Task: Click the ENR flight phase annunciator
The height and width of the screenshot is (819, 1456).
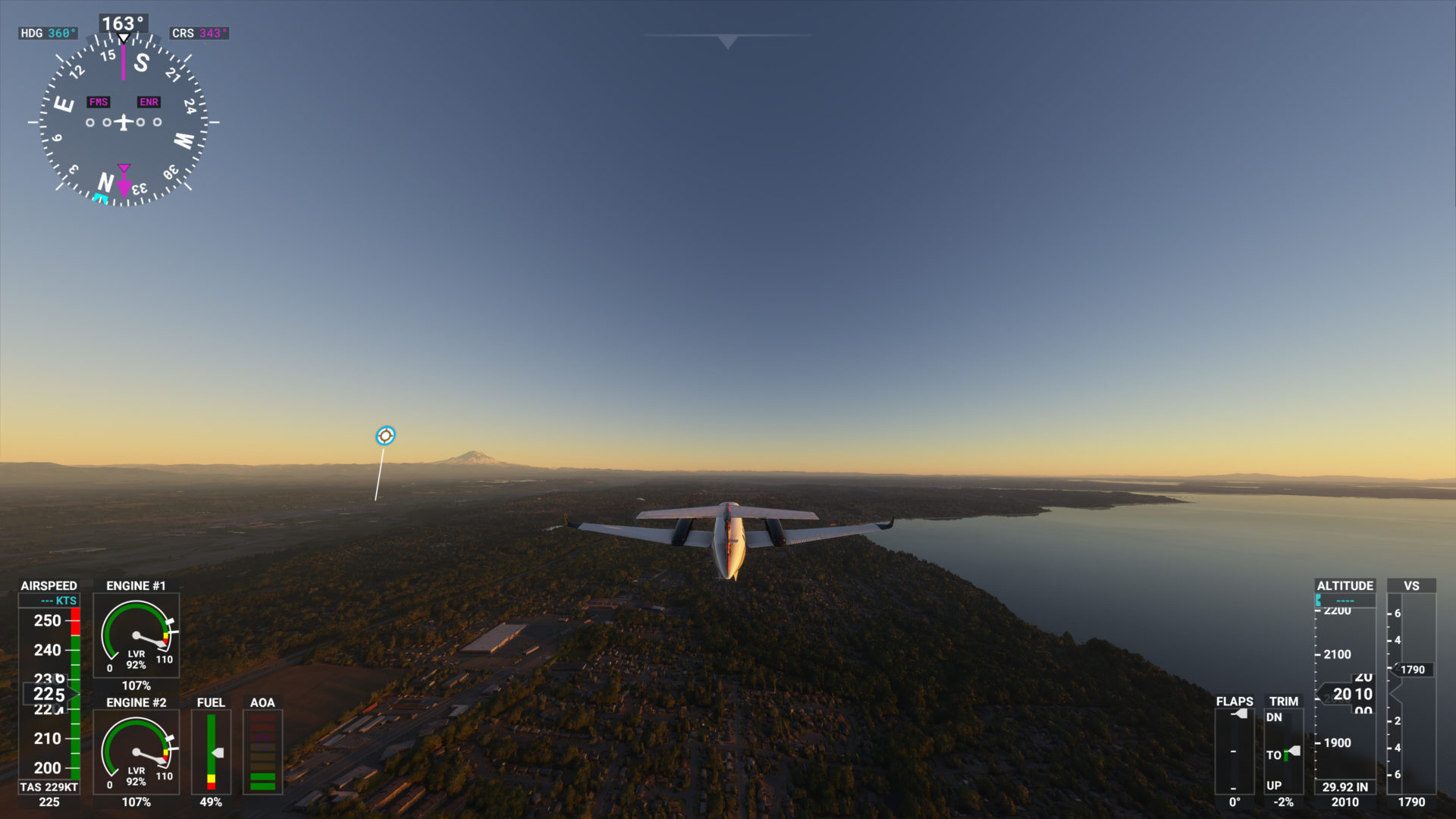Action: click(x=149, y=102)
